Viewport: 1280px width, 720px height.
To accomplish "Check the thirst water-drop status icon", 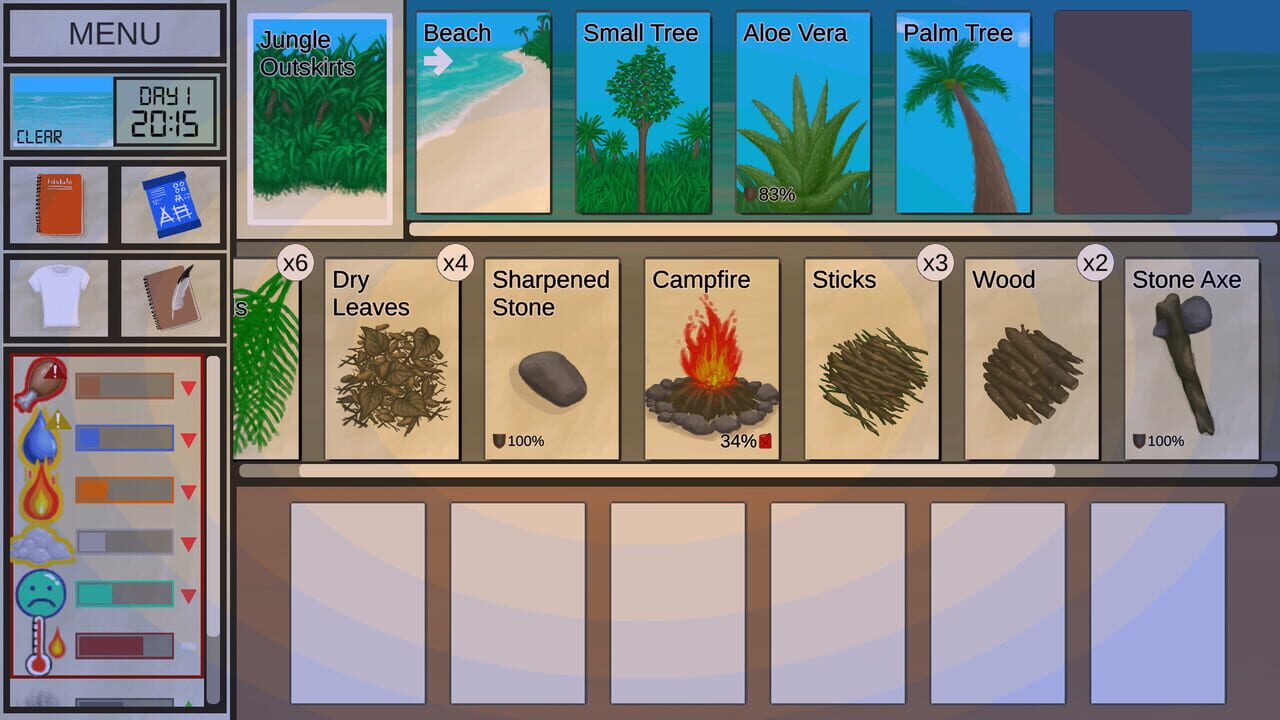I will click(x=42, y=437).
